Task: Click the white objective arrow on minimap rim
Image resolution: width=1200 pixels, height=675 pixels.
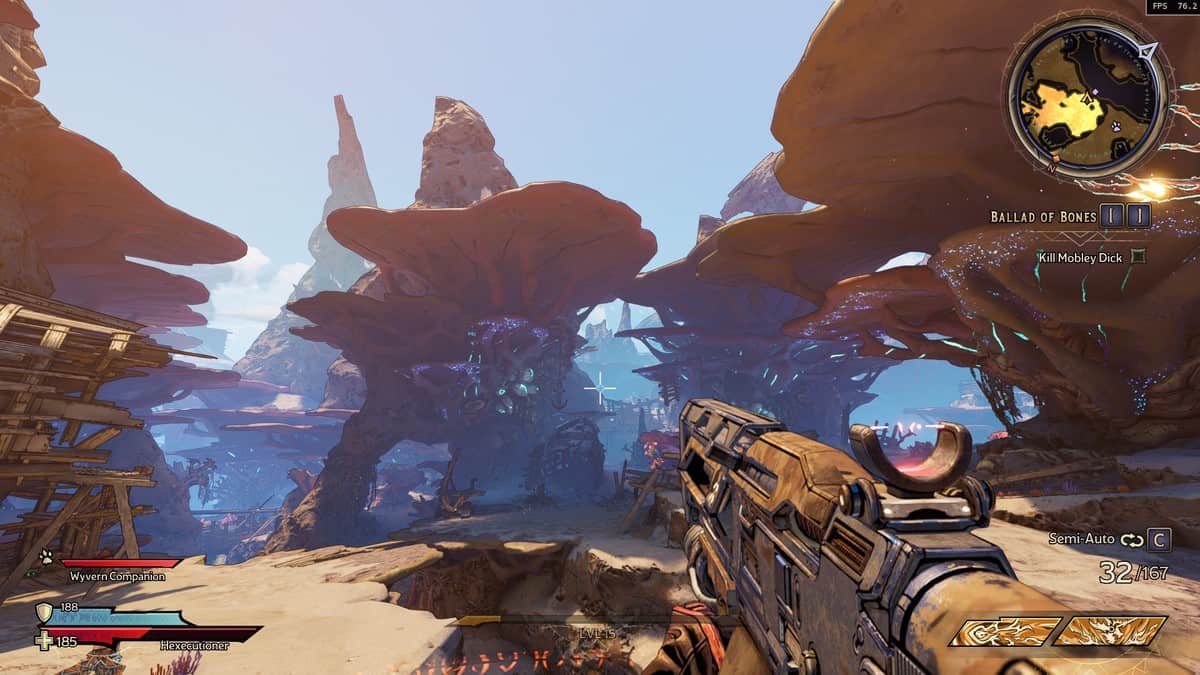Action: tap(1147, 50)
